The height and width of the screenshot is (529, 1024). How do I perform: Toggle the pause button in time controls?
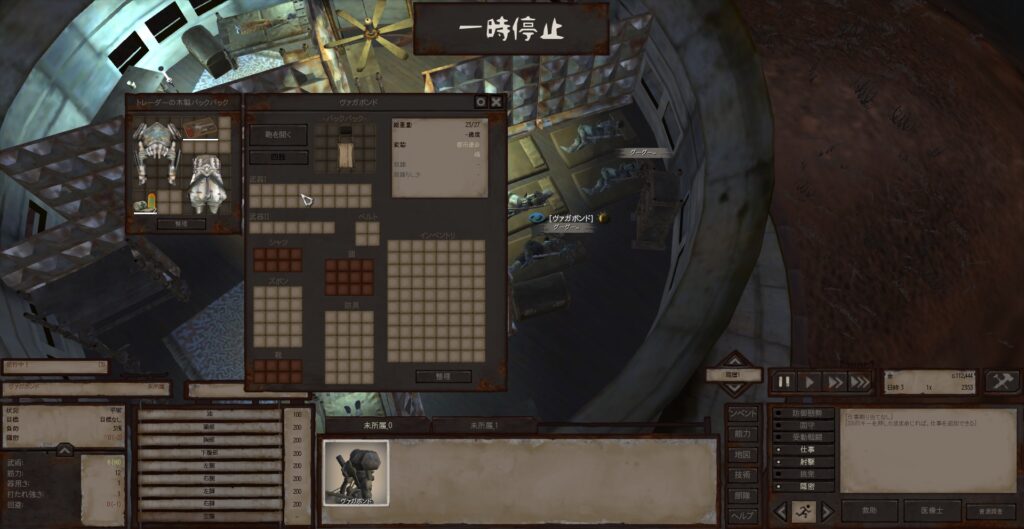point(785,382)
